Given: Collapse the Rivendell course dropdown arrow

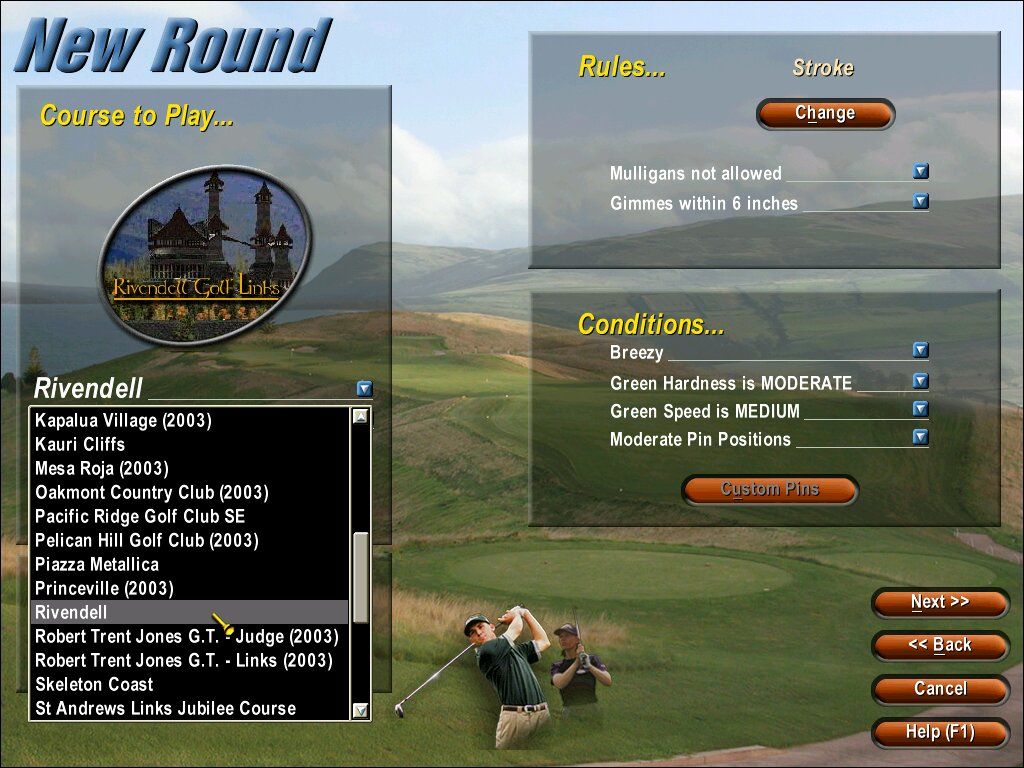Looking at the screenshot, I should (364, 389).
